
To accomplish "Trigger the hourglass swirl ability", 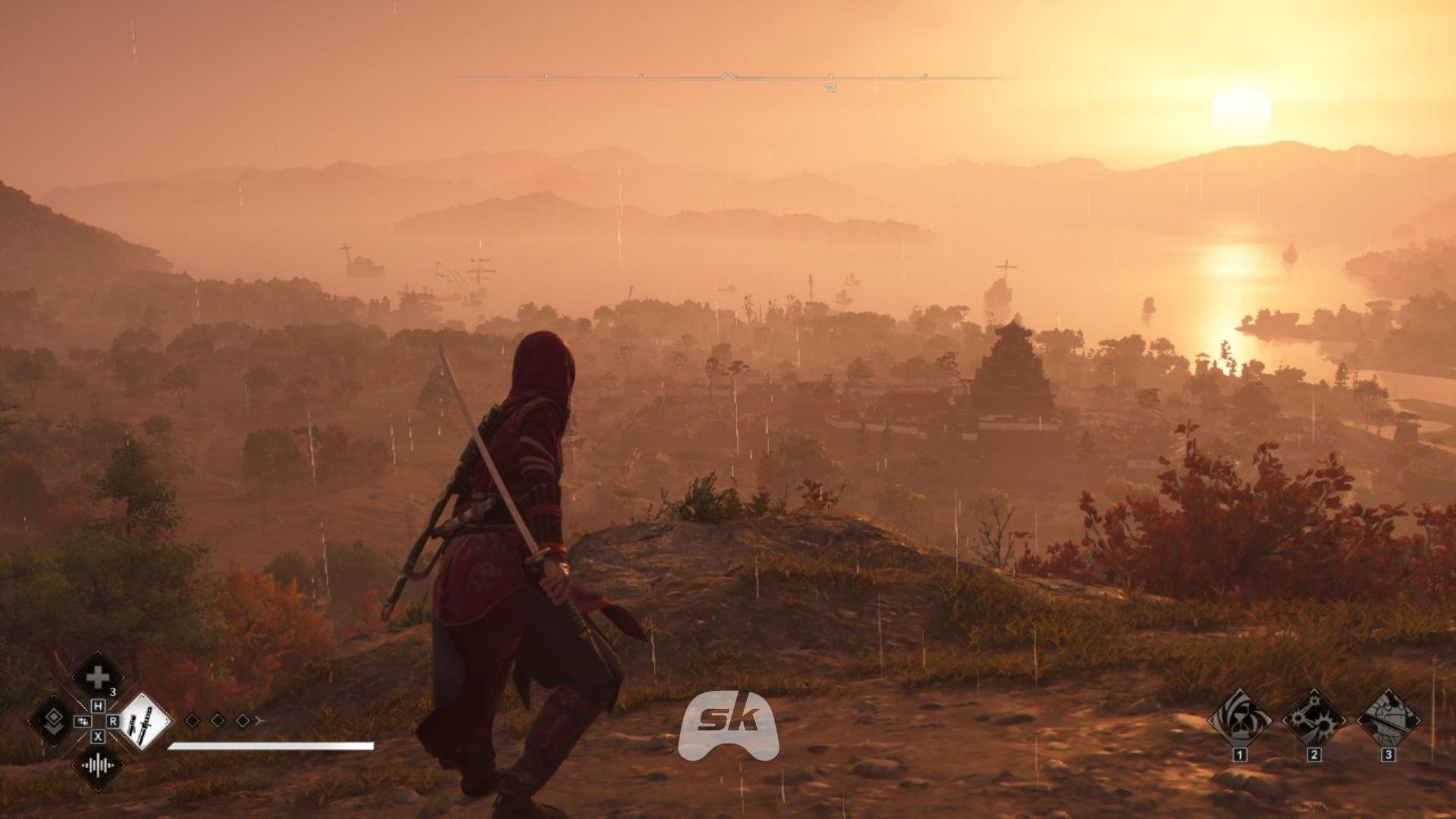I will point(1240,720).
